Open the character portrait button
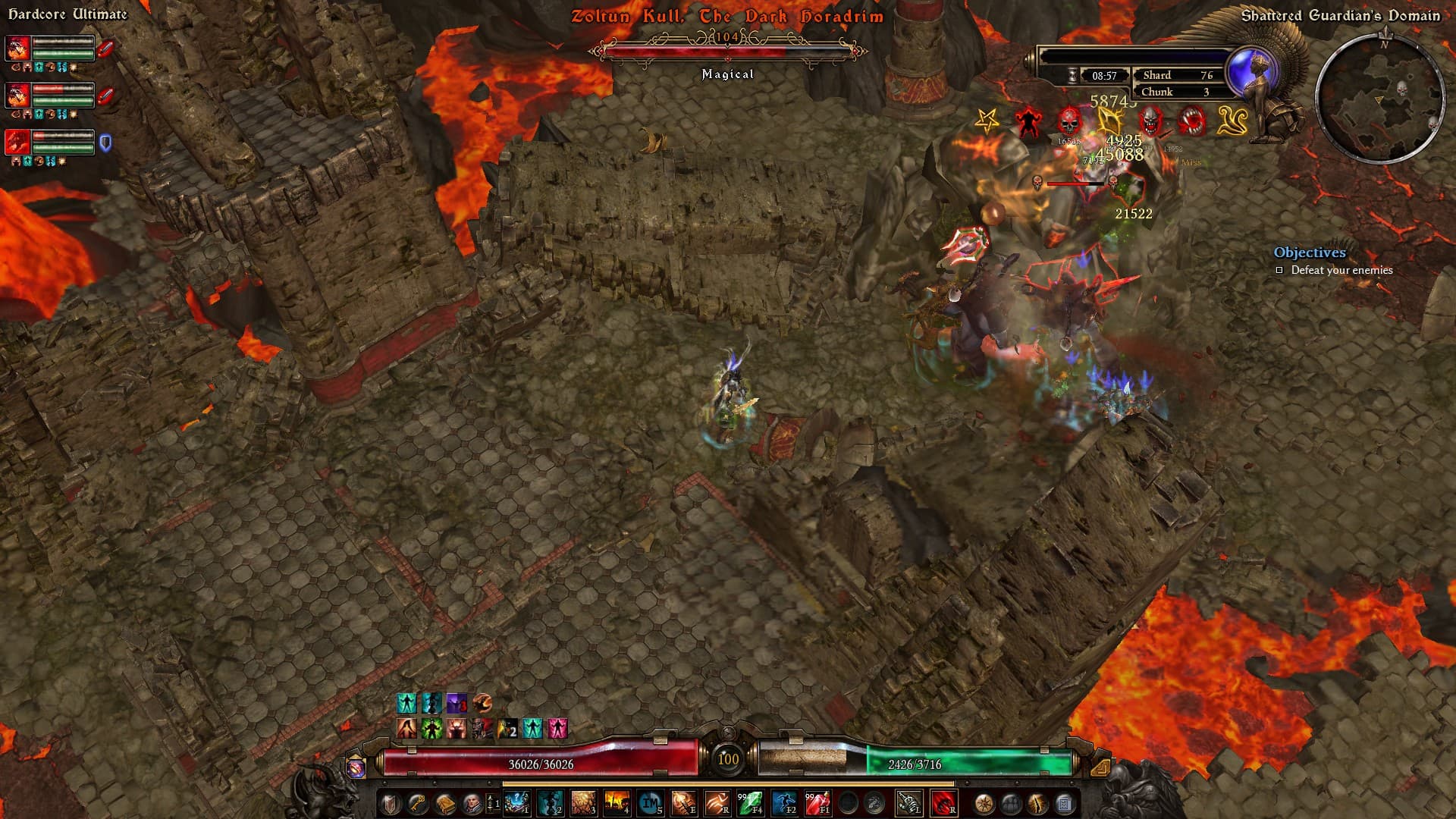The width and height of the screenshot is (1456, 819). coord(472,803)
